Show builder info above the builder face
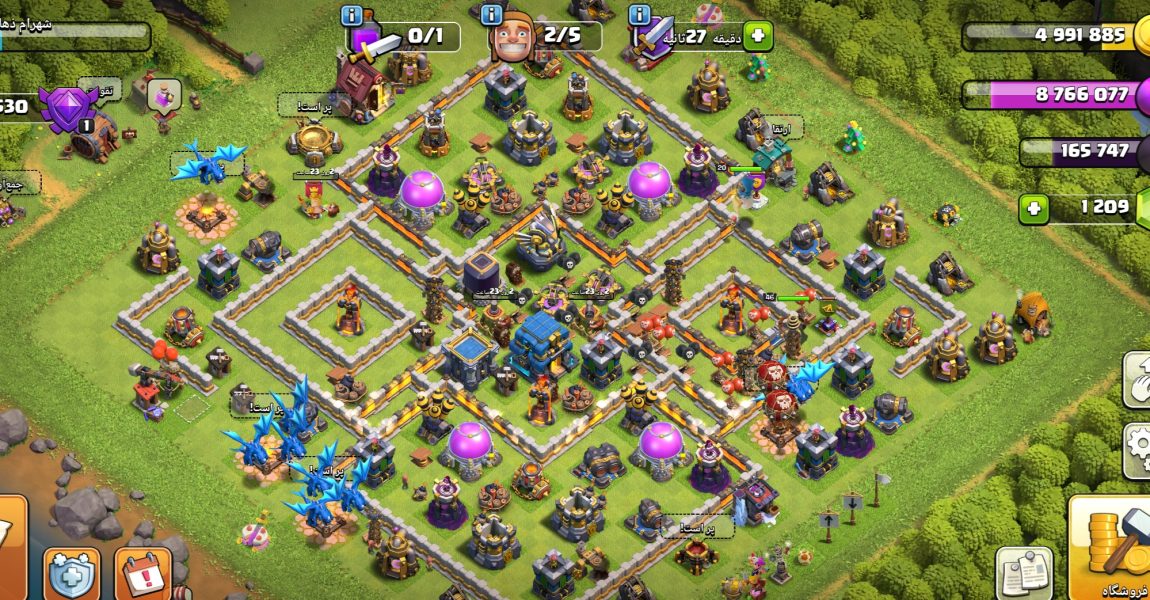 tap(490, 14)
